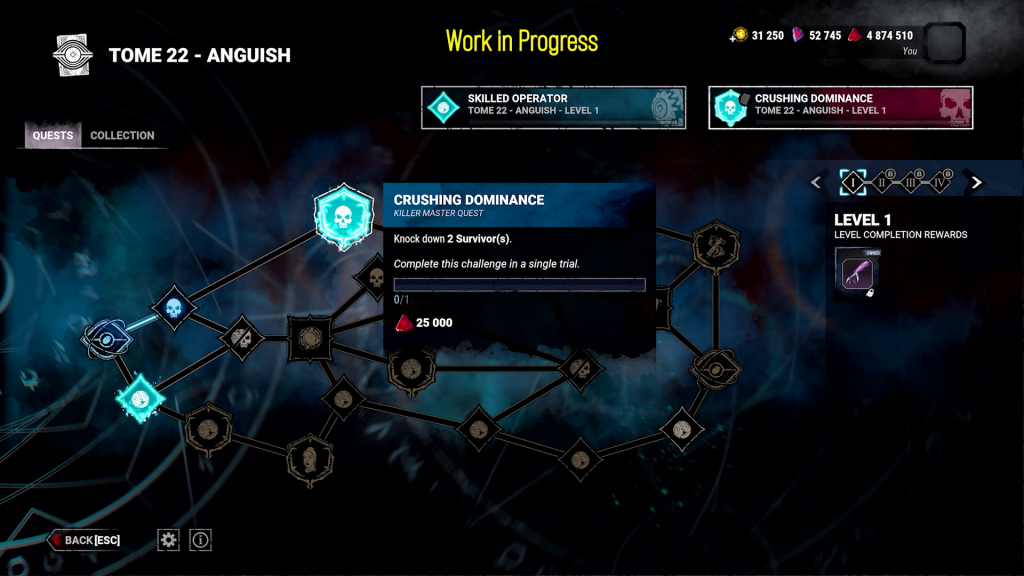The image size is (1024, 576).
Task: Switch to the Quests tab
Action: click(x=53, y=136)
